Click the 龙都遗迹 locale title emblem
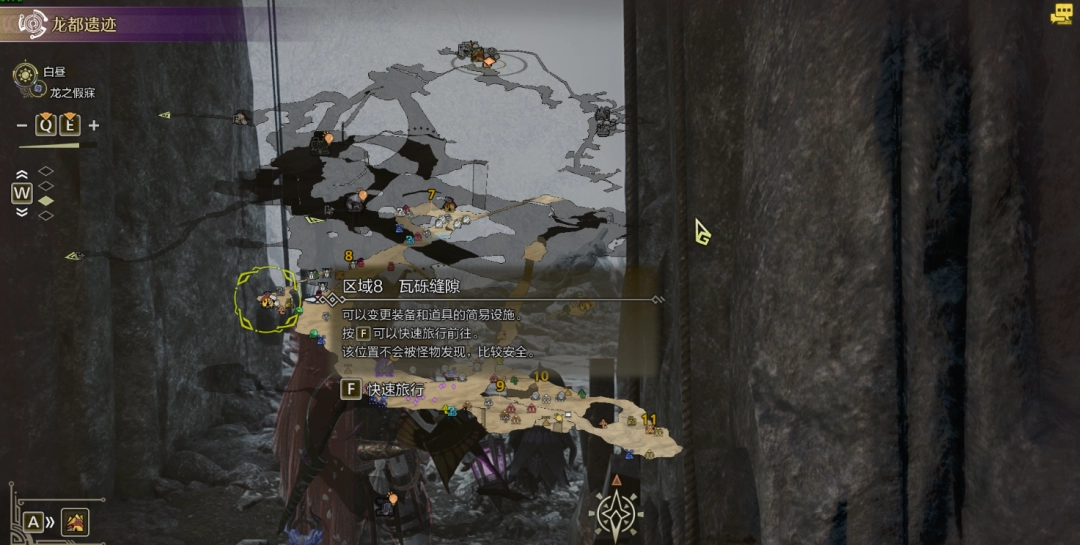Image resolution: width=1080 pixels, height=545 pixels. point(33,23)
